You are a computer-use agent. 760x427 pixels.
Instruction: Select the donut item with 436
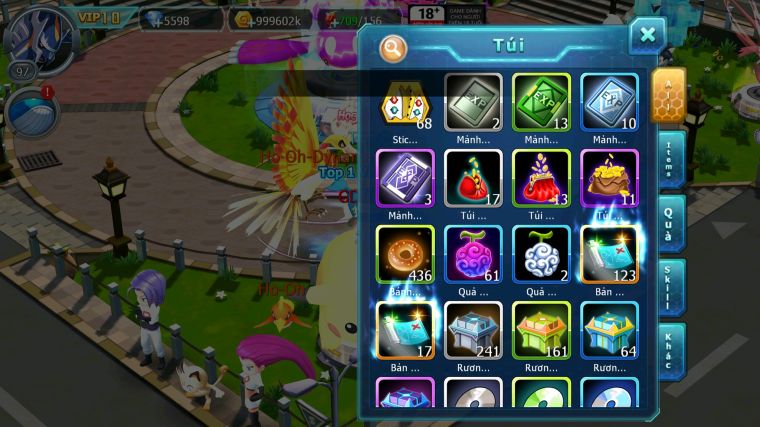click(x=405, y=253)
